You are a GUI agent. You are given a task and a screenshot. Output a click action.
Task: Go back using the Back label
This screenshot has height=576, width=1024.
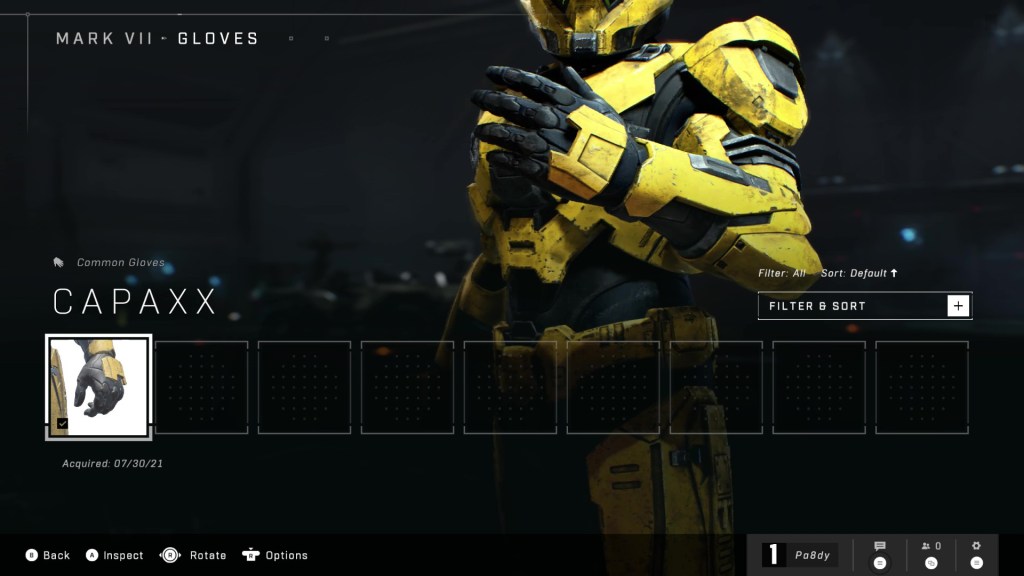pos(56,555)
